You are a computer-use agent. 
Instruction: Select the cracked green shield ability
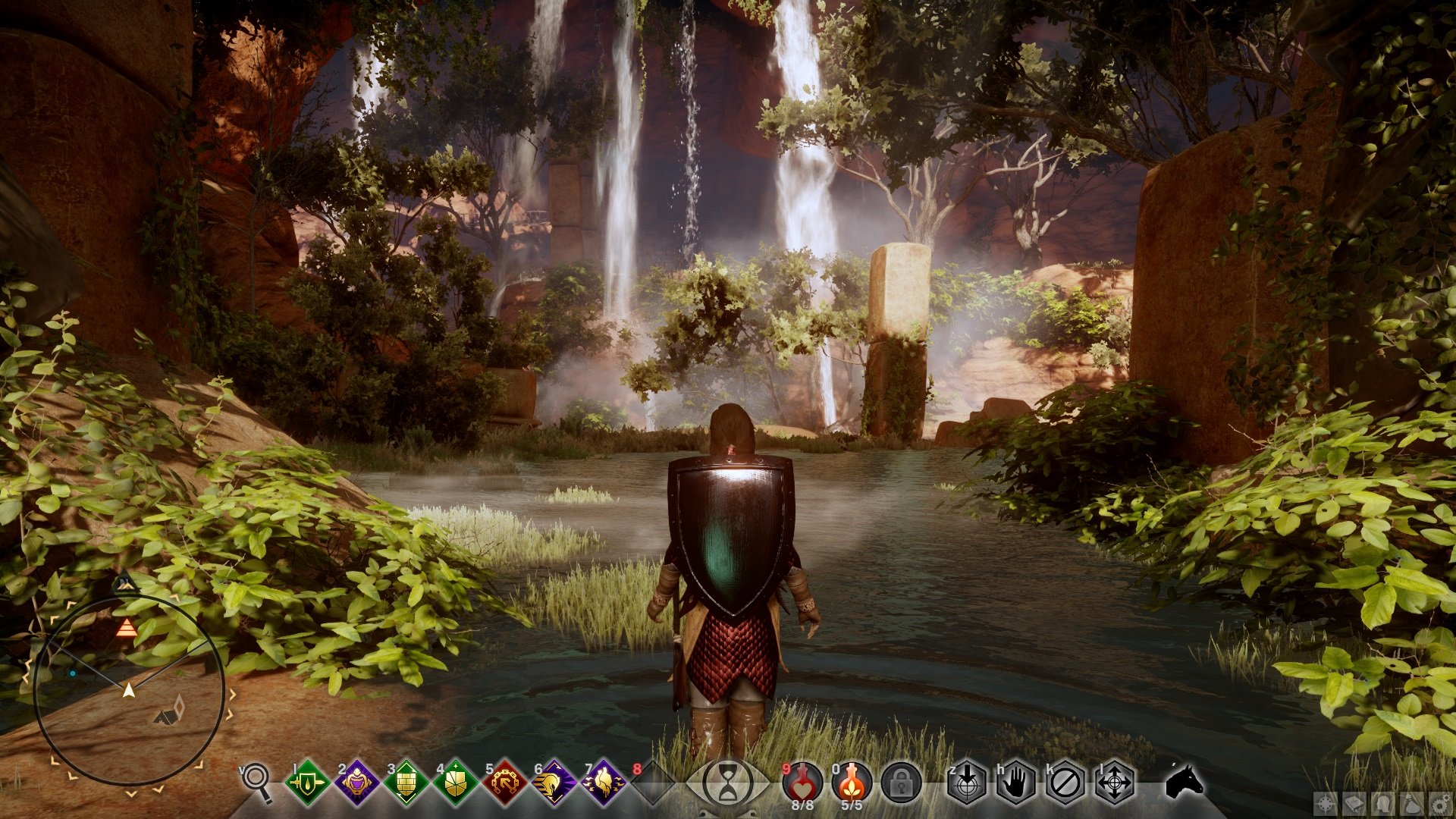click(x=455, y=782)
